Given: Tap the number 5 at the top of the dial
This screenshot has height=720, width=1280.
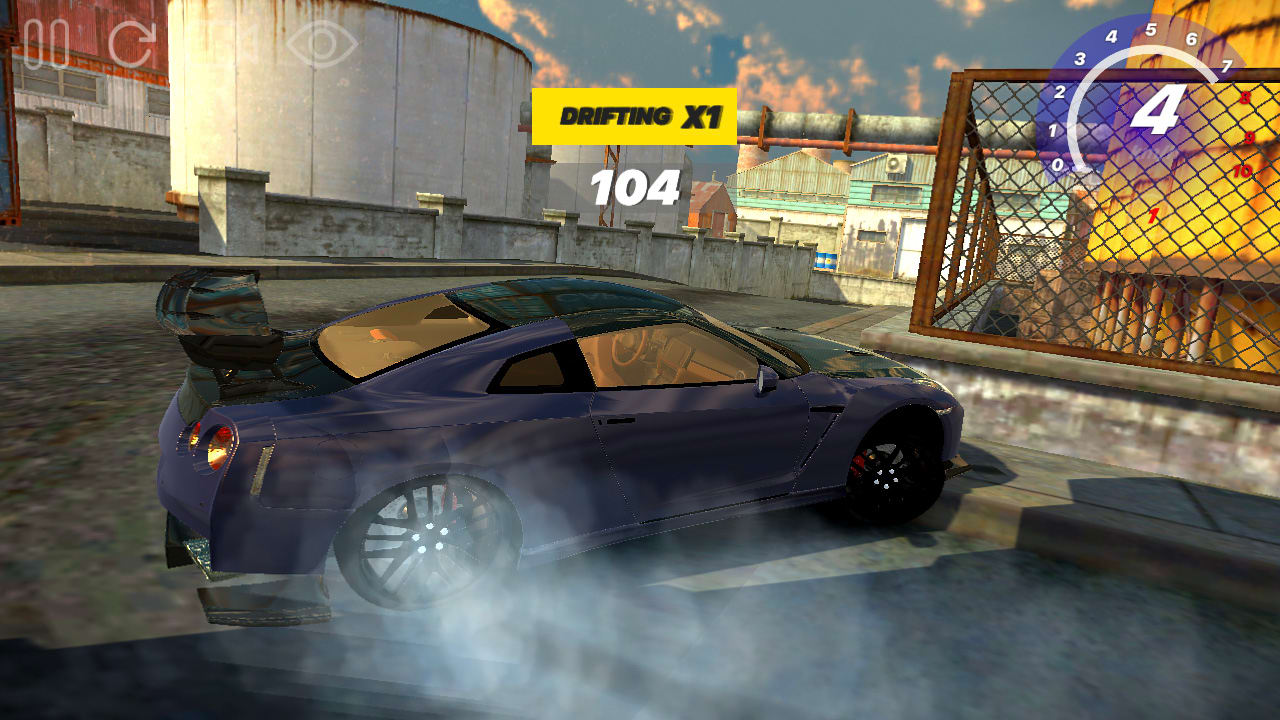Looking at the screenshot, I should (1152, 28).
